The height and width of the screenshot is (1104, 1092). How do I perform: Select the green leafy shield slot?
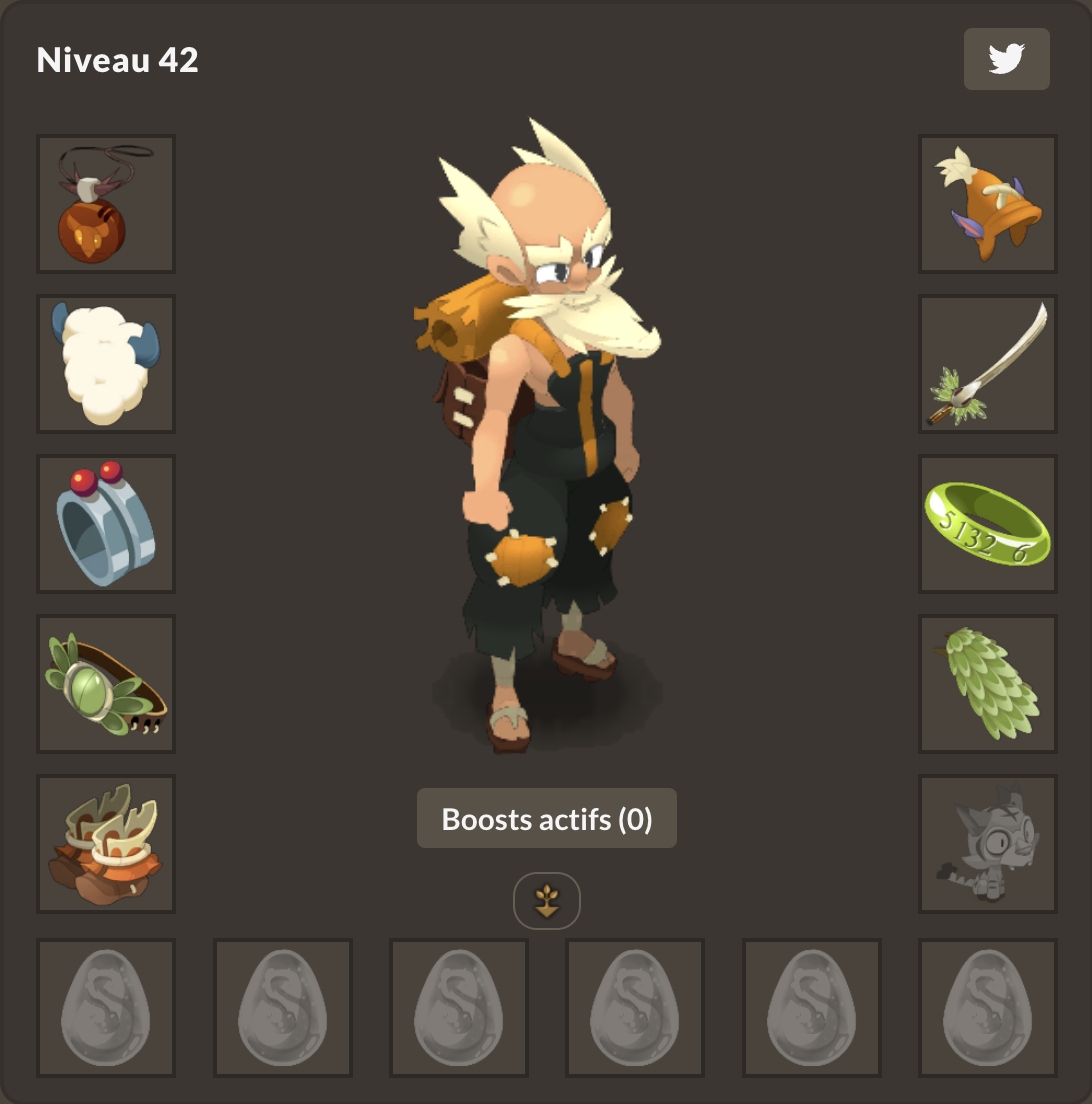(x=987, y=684)
